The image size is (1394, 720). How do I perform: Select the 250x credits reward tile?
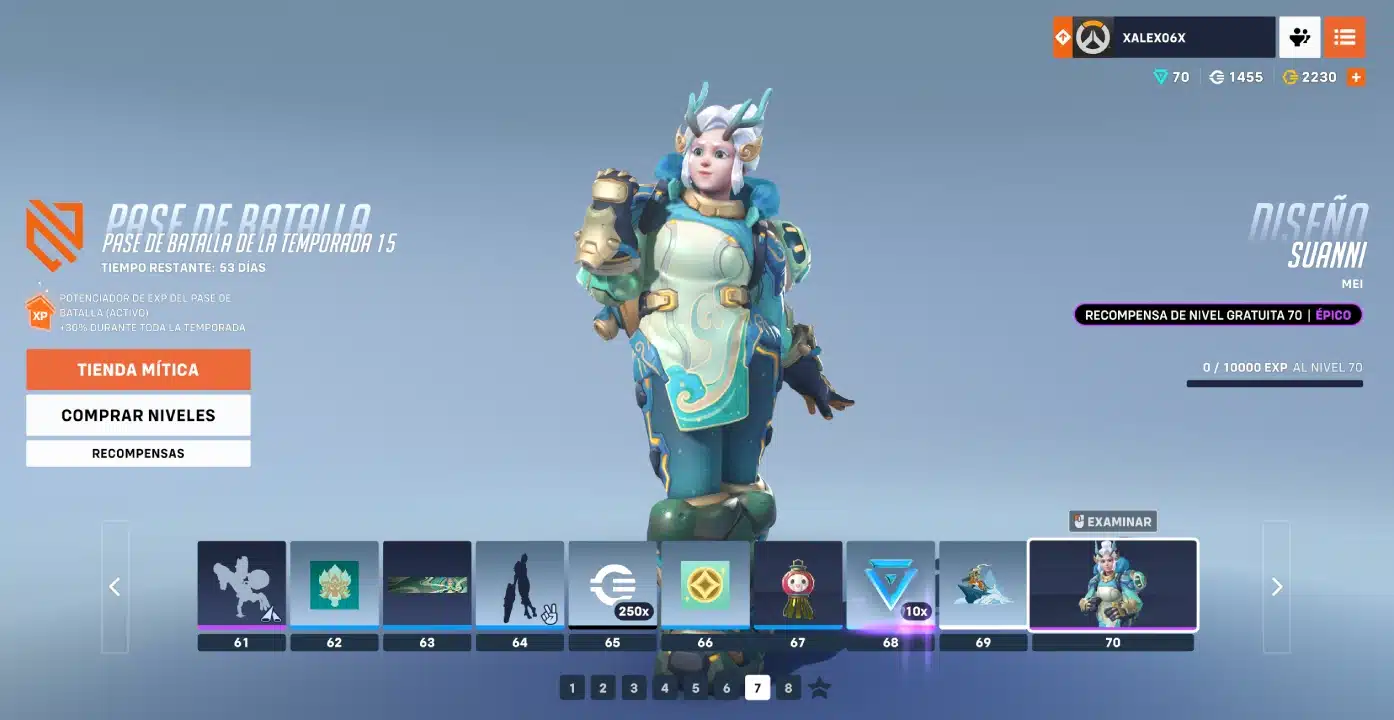tap(612, 585)
